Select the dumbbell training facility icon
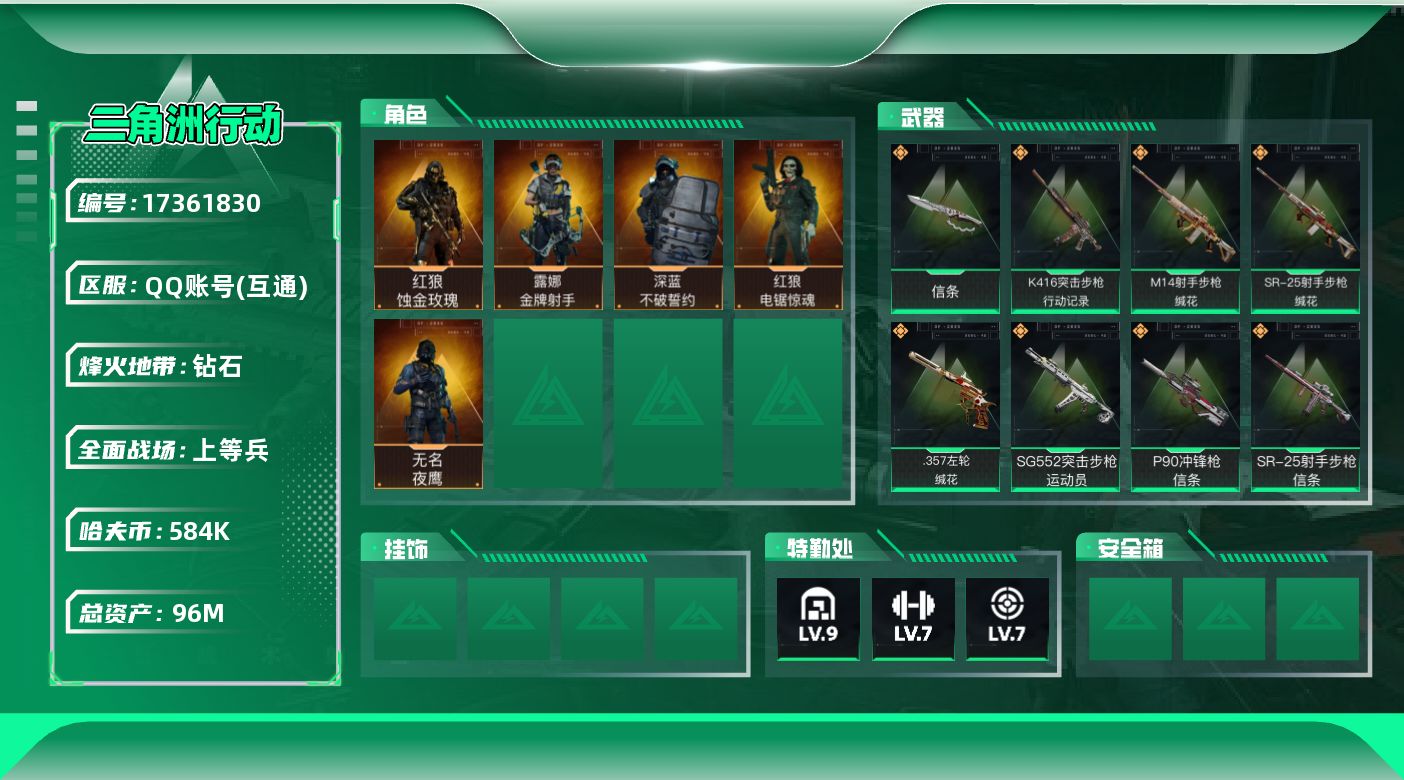Image resolution: width=1404 pixels, height=780 pixels. tap(912, 618)
